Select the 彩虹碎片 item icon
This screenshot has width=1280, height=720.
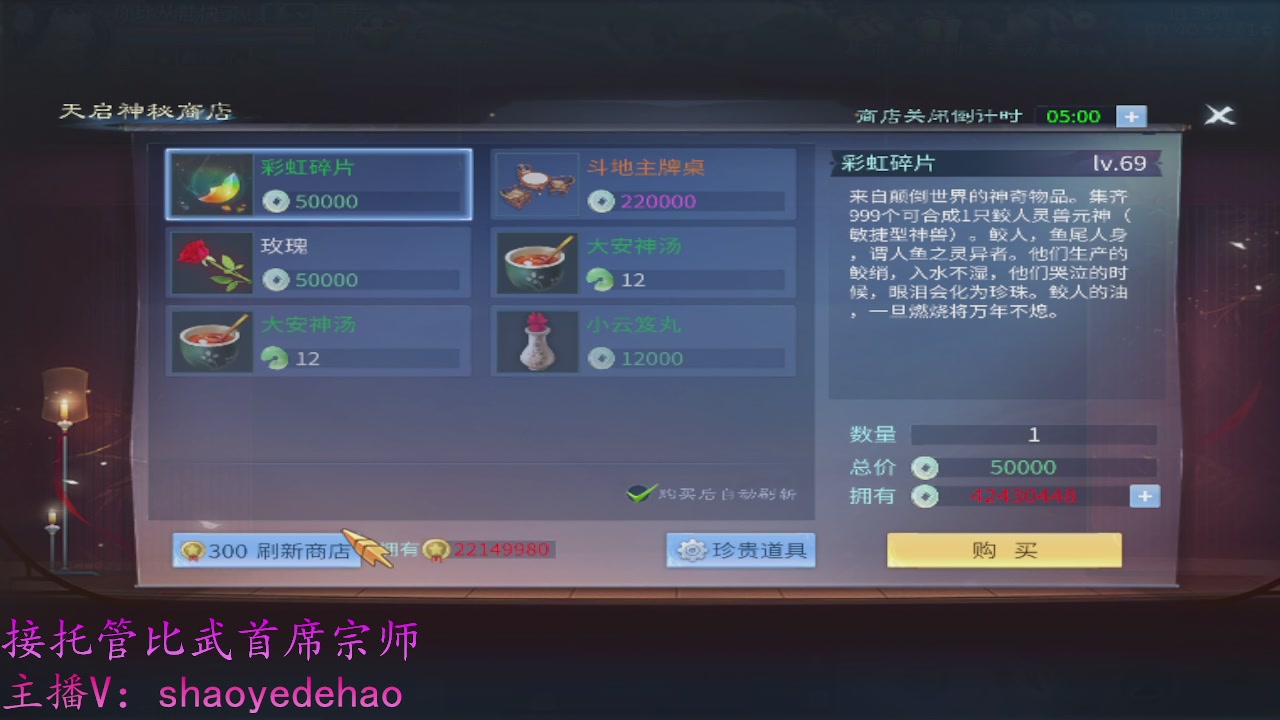point(211,185)
